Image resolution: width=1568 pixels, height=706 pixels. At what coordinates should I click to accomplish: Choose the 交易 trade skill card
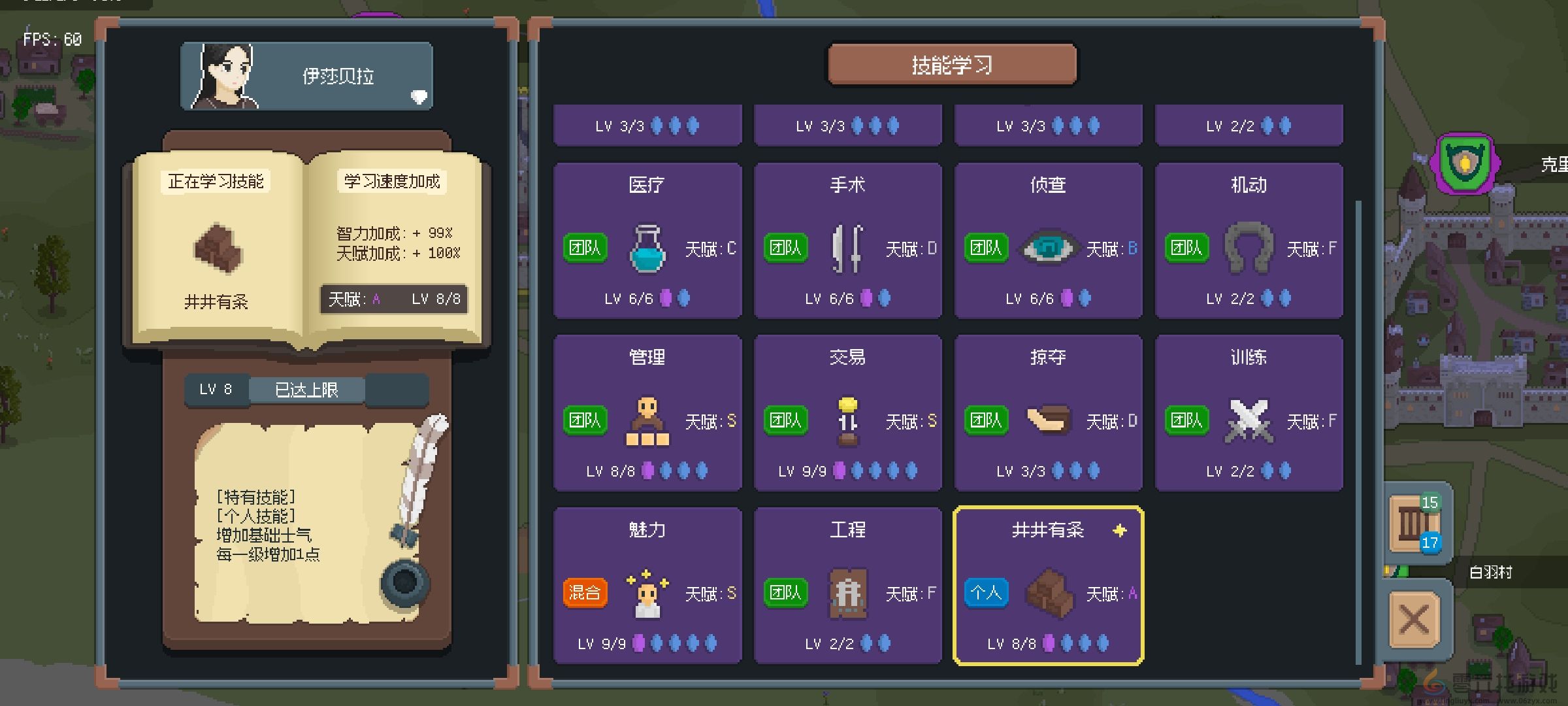coord(847,412)
